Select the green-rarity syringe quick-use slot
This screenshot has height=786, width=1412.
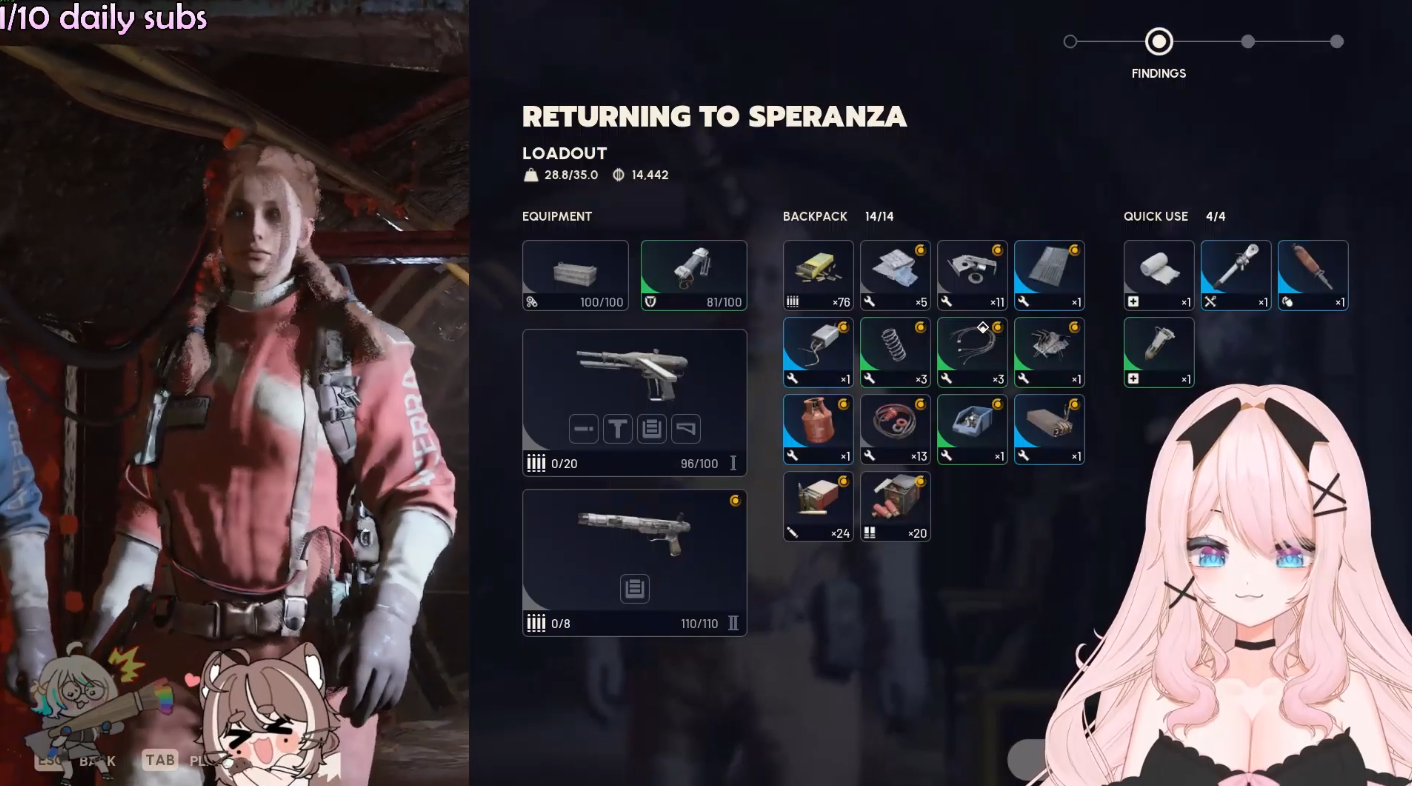(x=1159, y=352)
